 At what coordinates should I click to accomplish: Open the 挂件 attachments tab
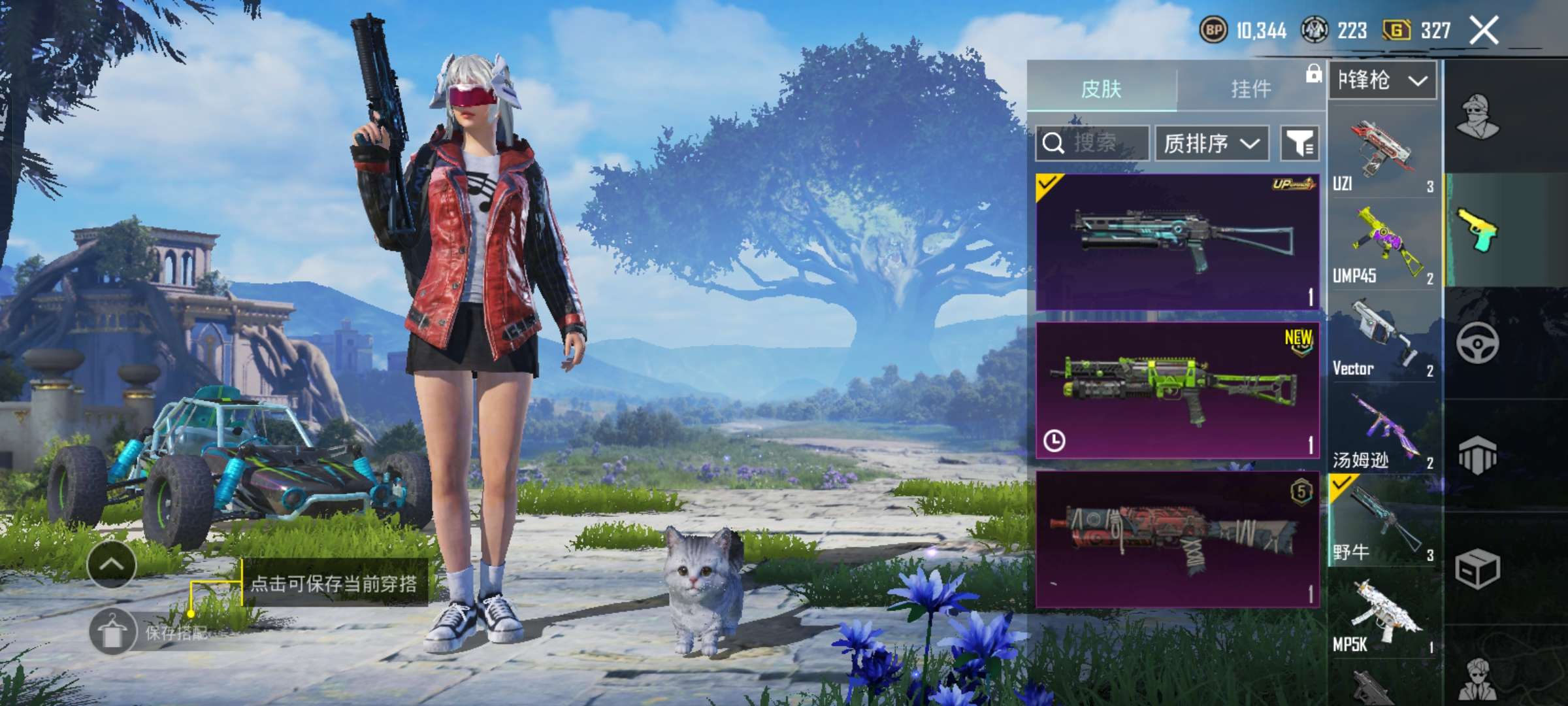(1250, 88)
